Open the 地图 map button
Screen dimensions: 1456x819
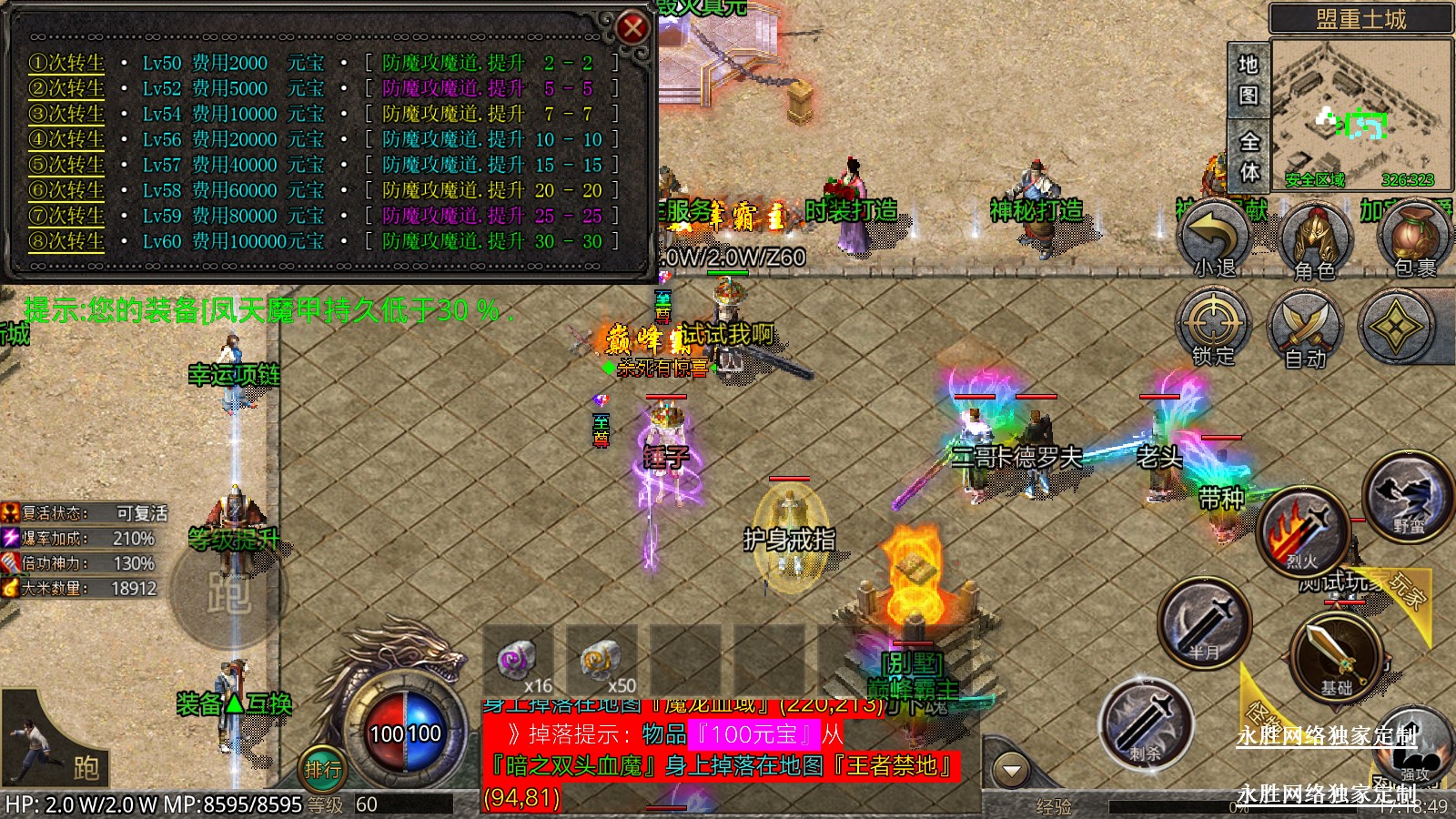[1248, 79]
